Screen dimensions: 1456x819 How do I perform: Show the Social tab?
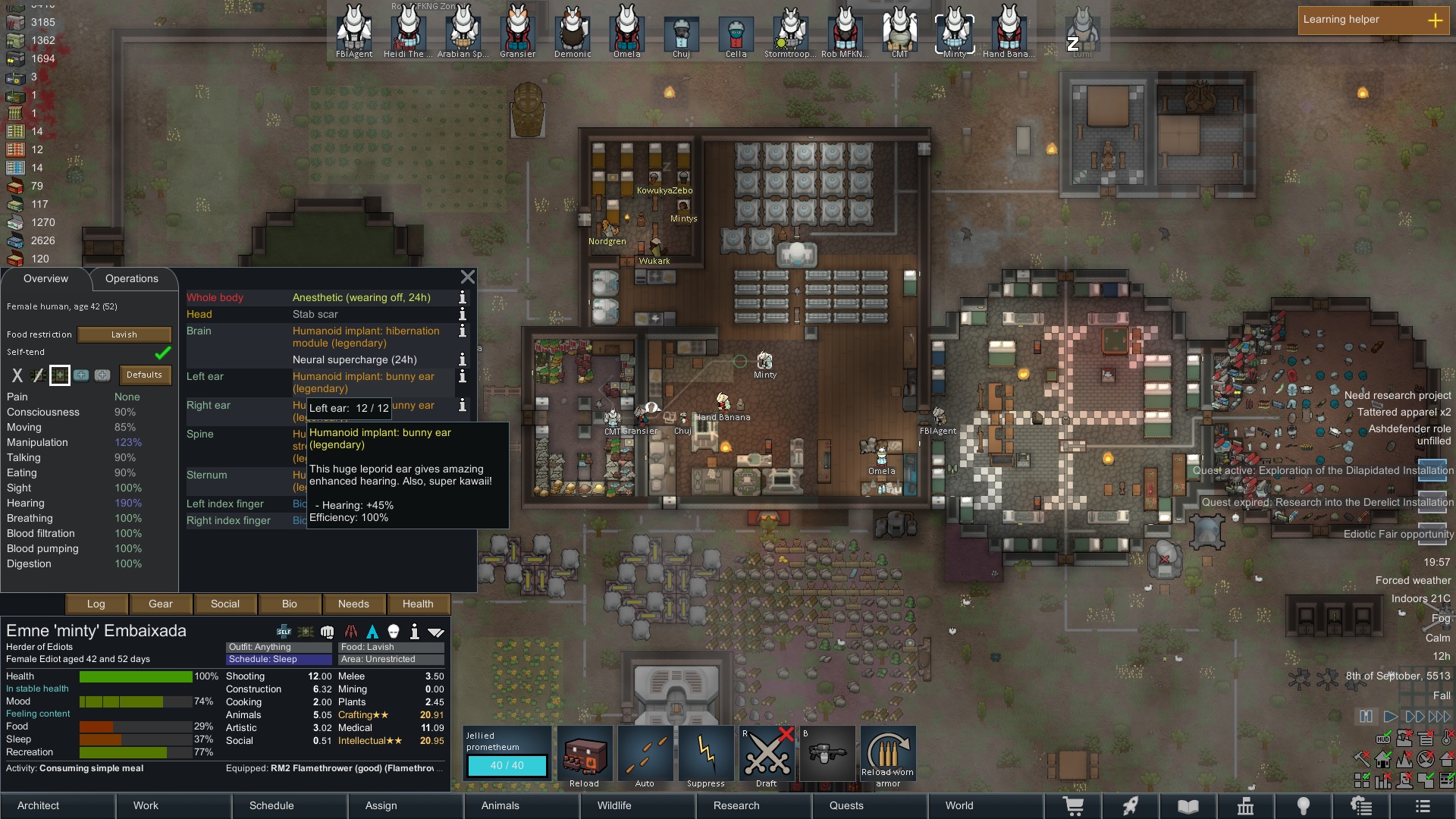pos(224,604)
